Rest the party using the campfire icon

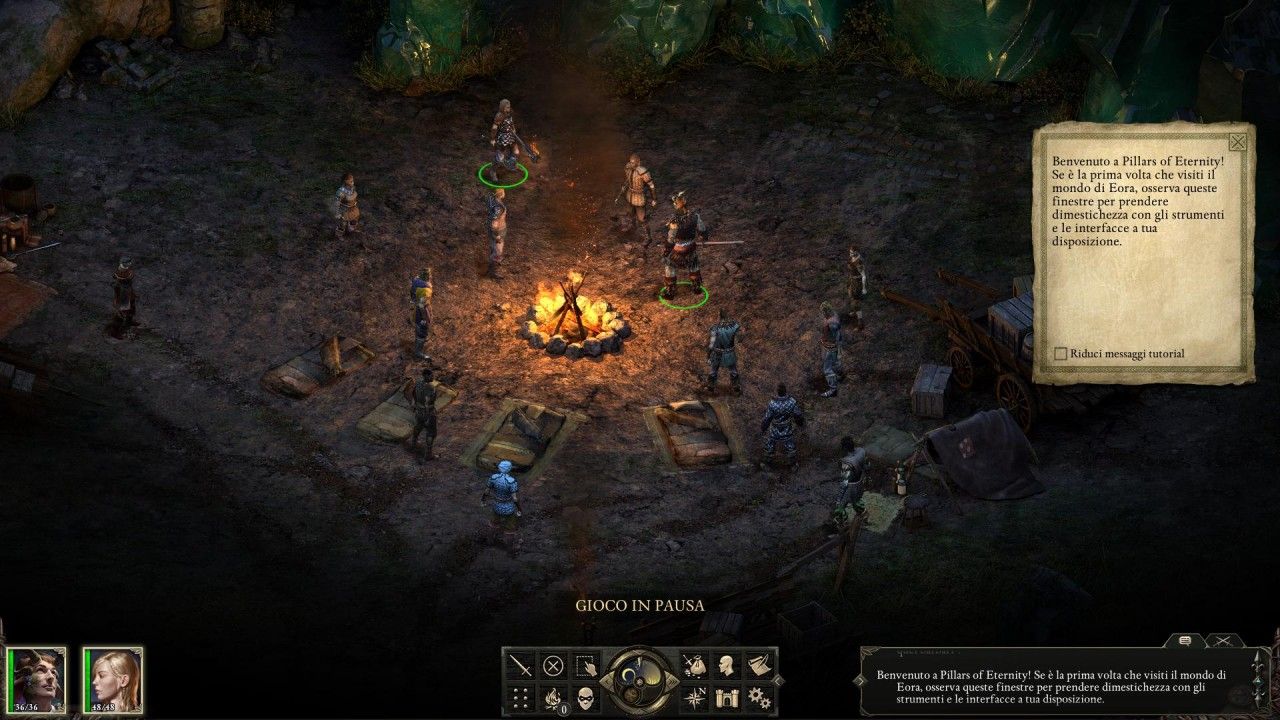552,697
